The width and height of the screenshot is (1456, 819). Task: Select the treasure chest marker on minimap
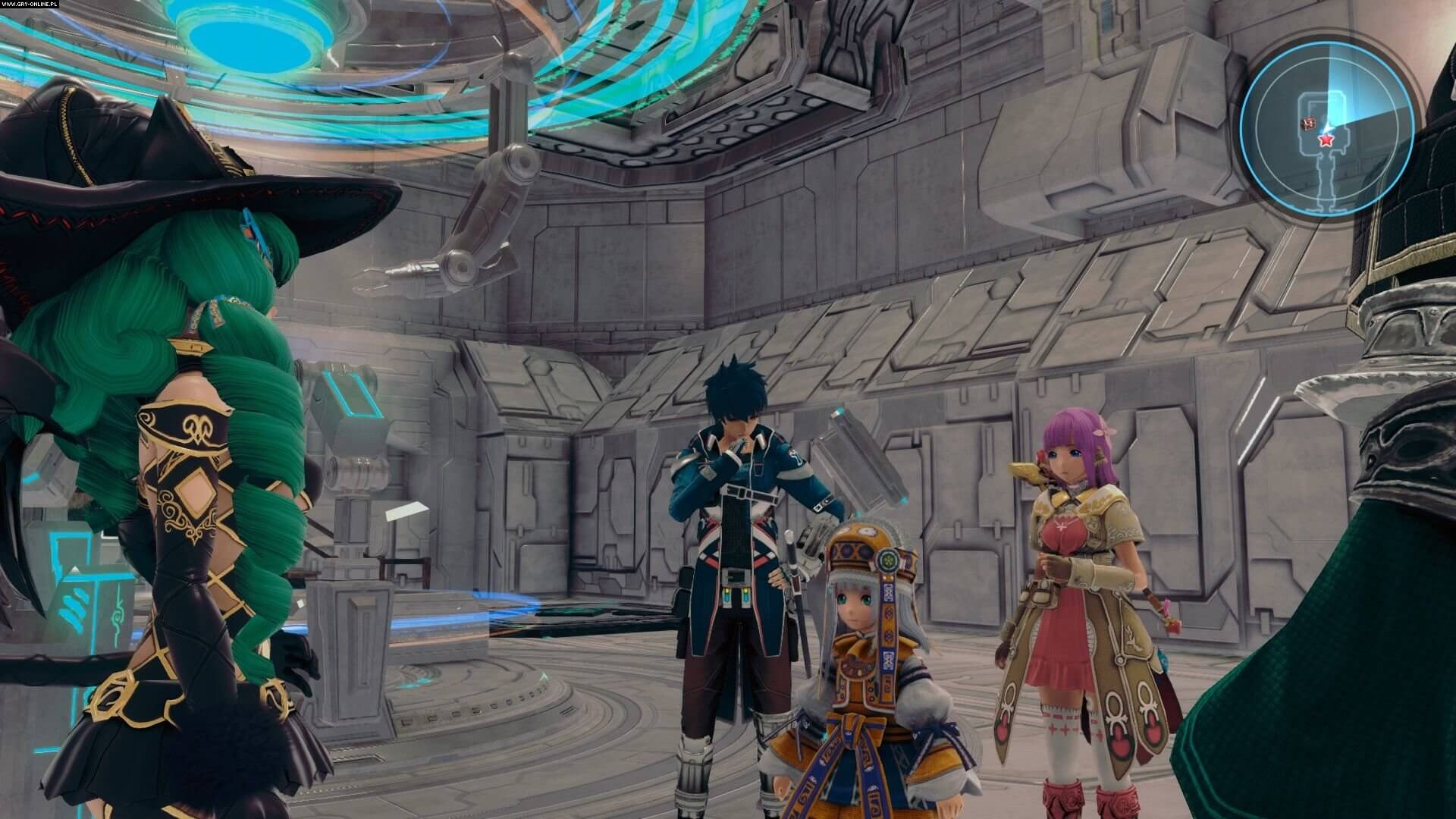(x=1308, y=124)
